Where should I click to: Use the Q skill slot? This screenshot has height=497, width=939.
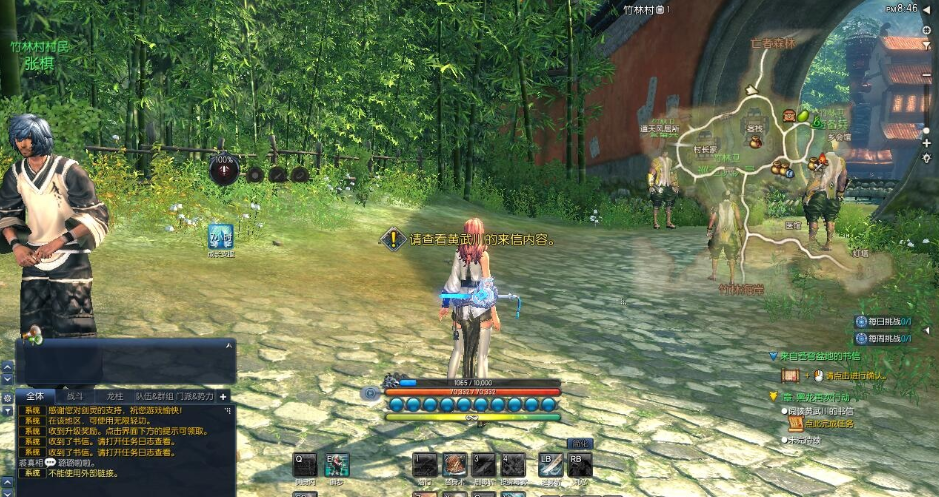pos(304,465)
